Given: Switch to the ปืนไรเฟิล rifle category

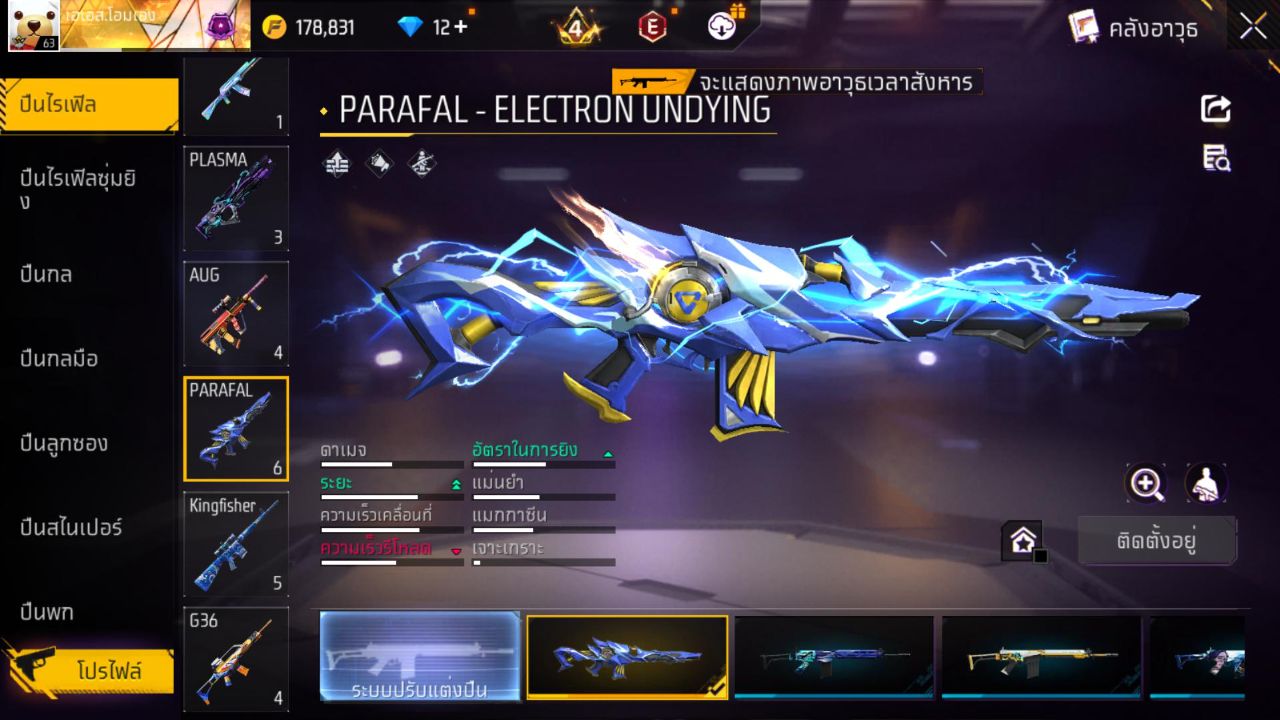Looking at the screenshot, I should (x=90, y=104).
